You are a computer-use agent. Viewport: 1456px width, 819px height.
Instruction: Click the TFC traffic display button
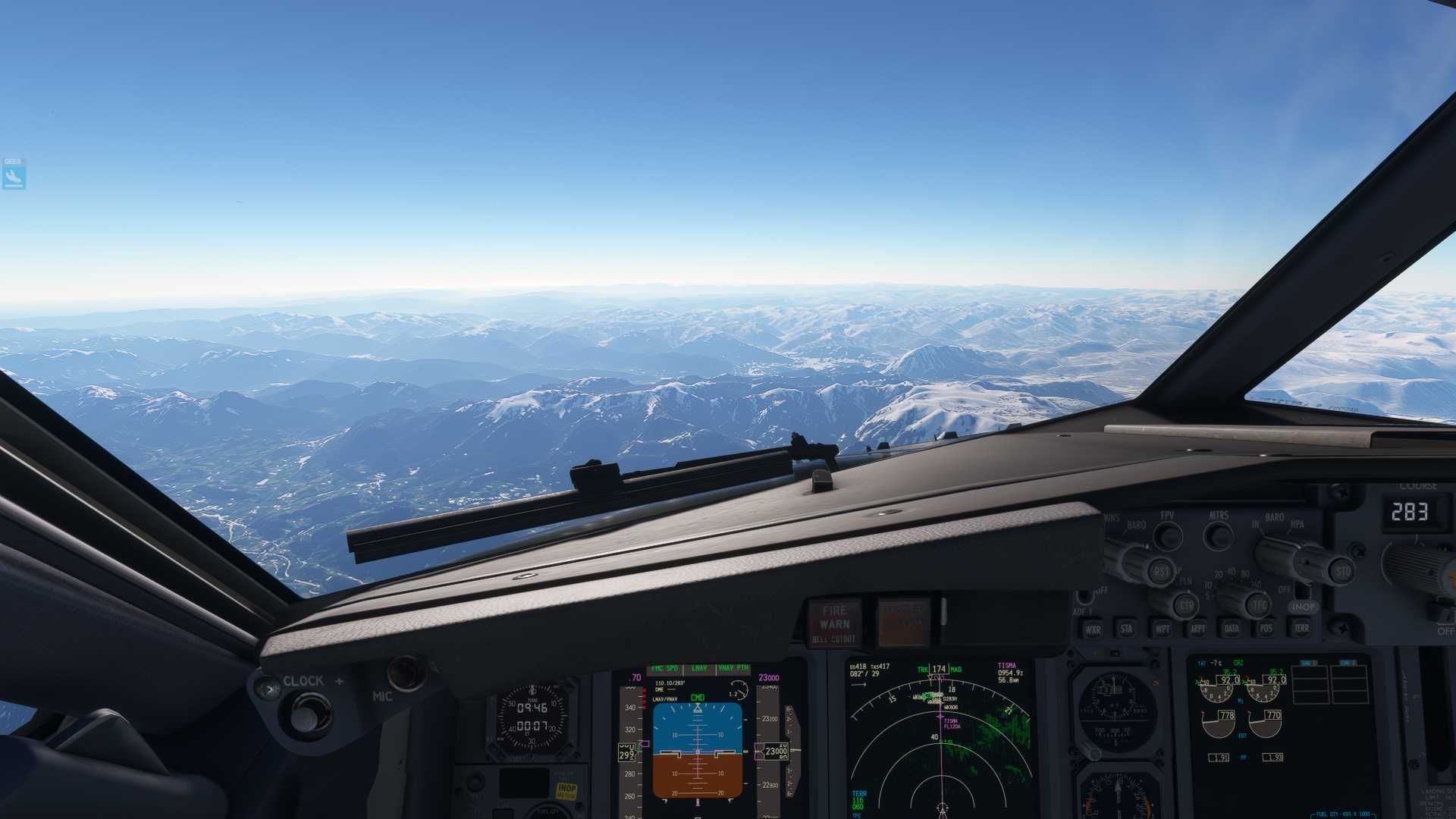click(1260, 605)
